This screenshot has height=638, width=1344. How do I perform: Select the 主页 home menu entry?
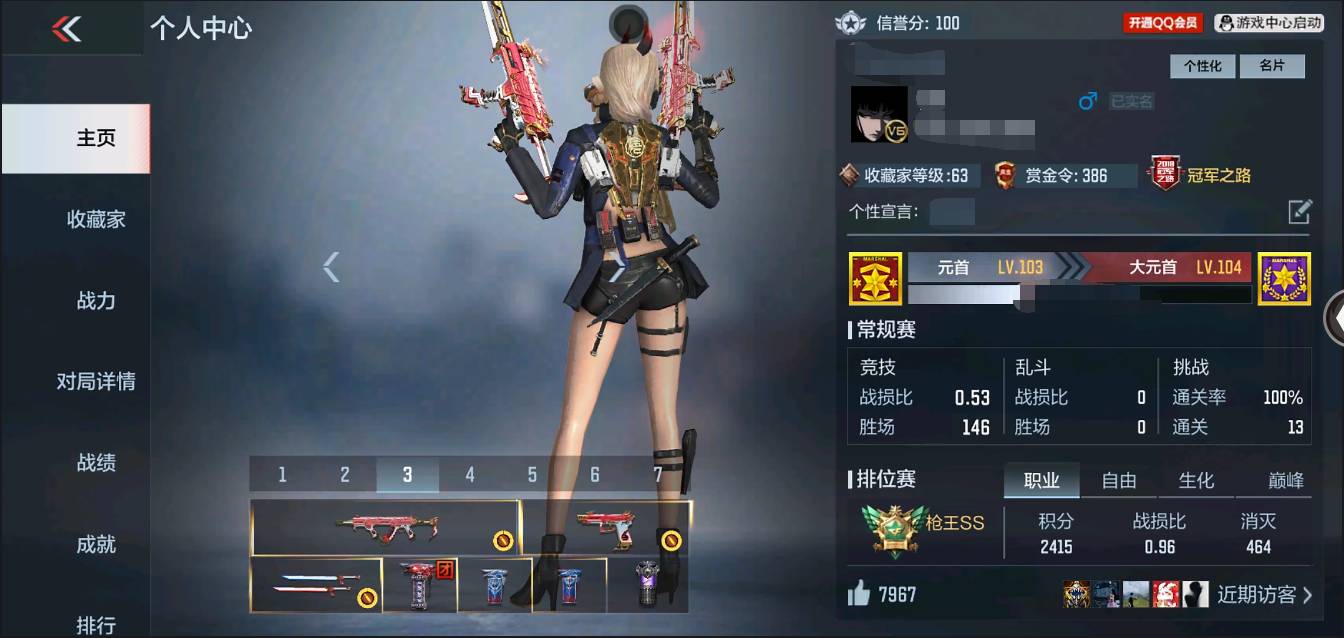(96, 138)
